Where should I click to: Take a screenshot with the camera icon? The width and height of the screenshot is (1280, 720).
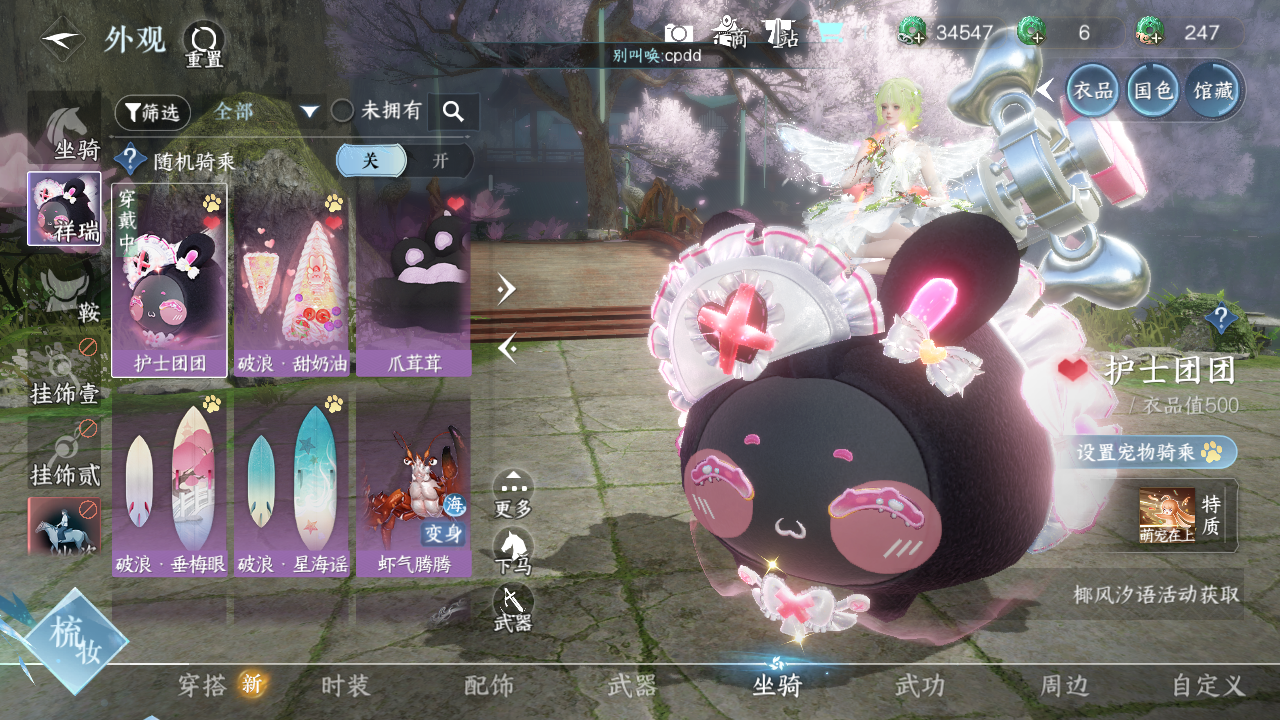coord(679,33)
